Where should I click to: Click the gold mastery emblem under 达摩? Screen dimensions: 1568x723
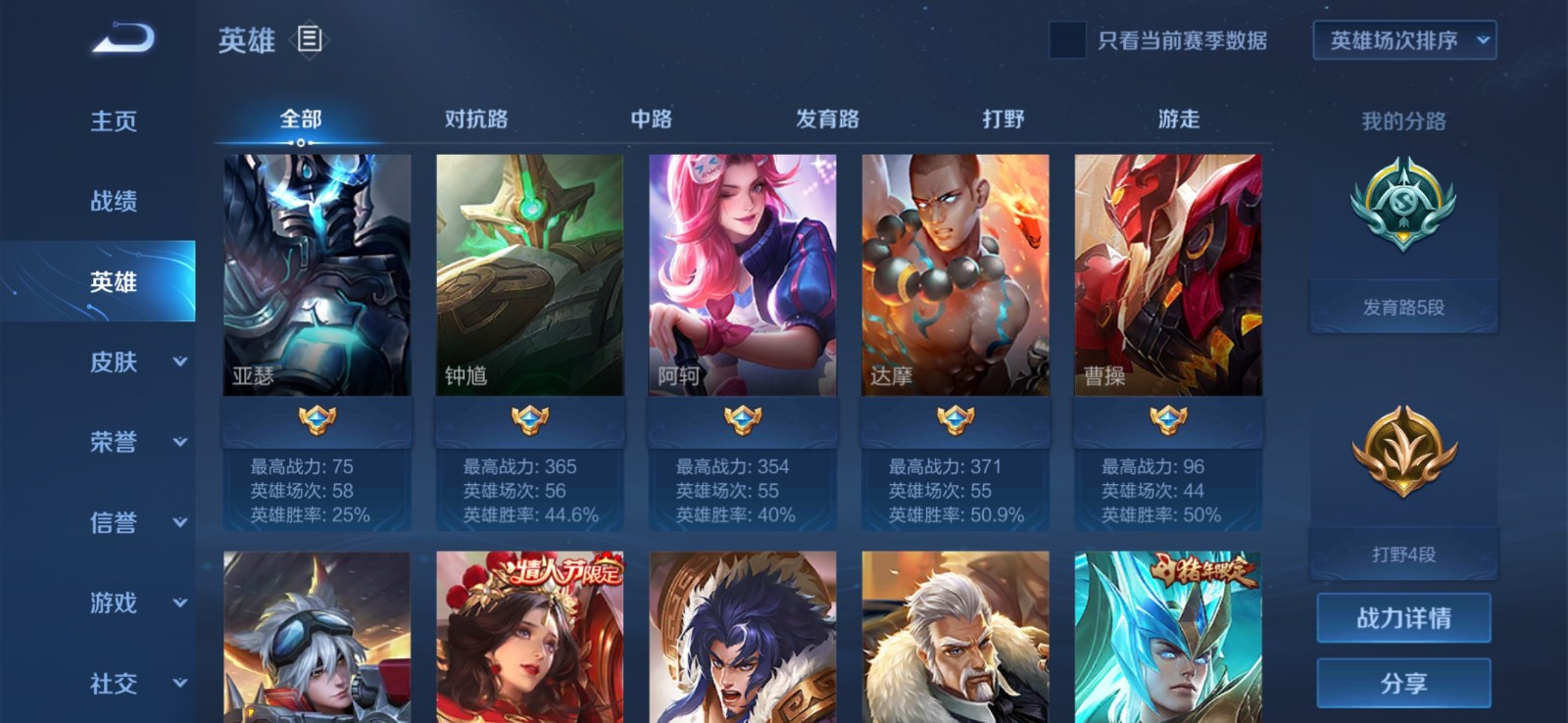954,419
